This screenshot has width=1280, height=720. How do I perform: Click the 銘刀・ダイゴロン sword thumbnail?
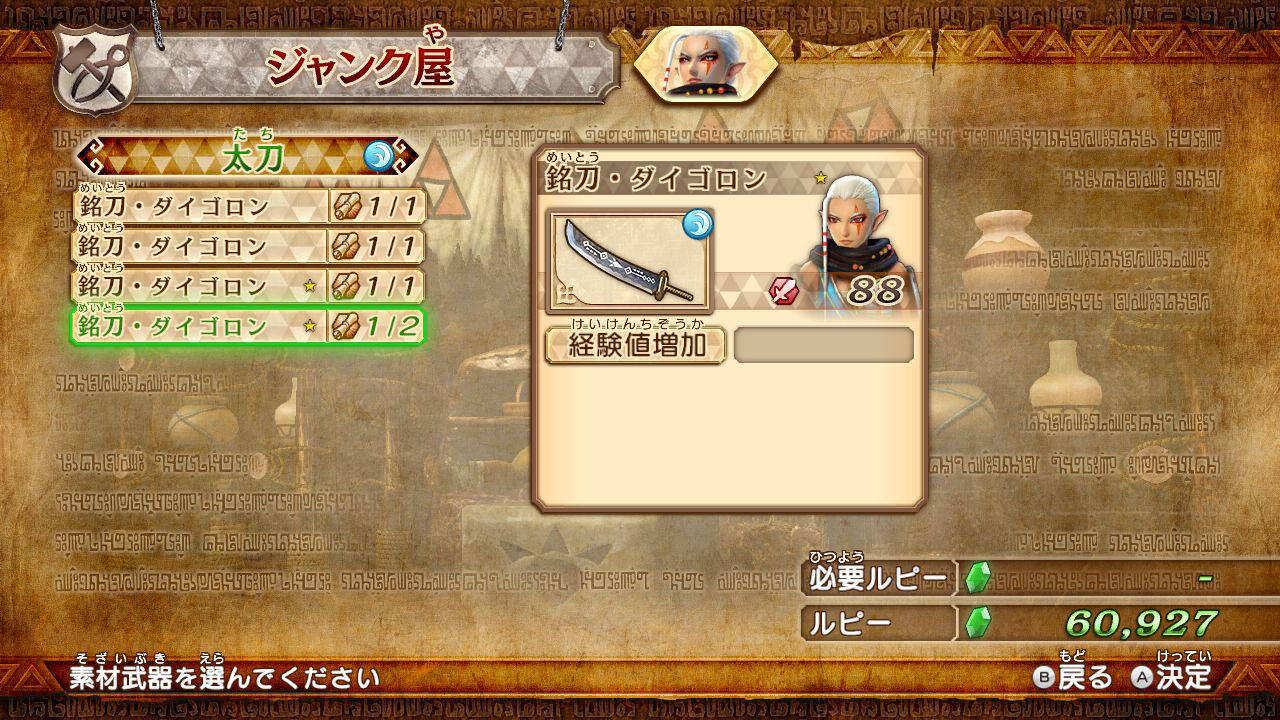point(628,261)
